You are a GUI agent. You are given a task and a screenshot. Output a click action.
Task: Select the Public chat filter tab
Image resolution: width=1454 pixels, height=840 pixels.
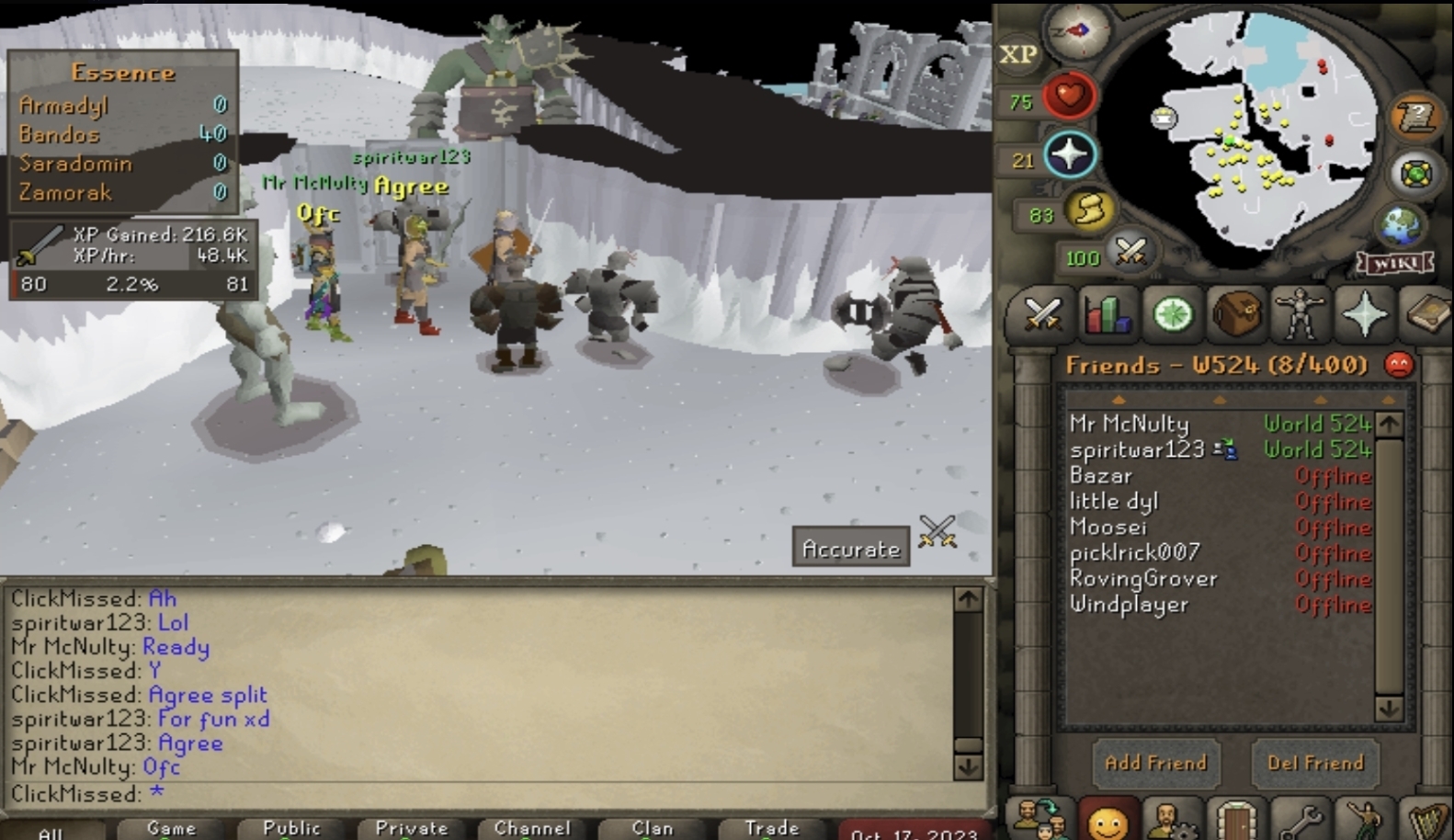click(291, 828)
